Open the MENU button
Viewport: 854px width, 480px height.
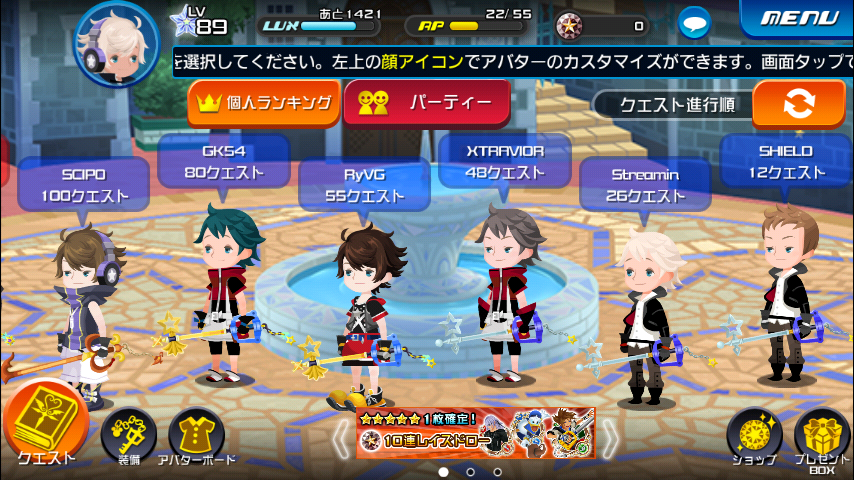pyautogui.click(x=798, y=18)
